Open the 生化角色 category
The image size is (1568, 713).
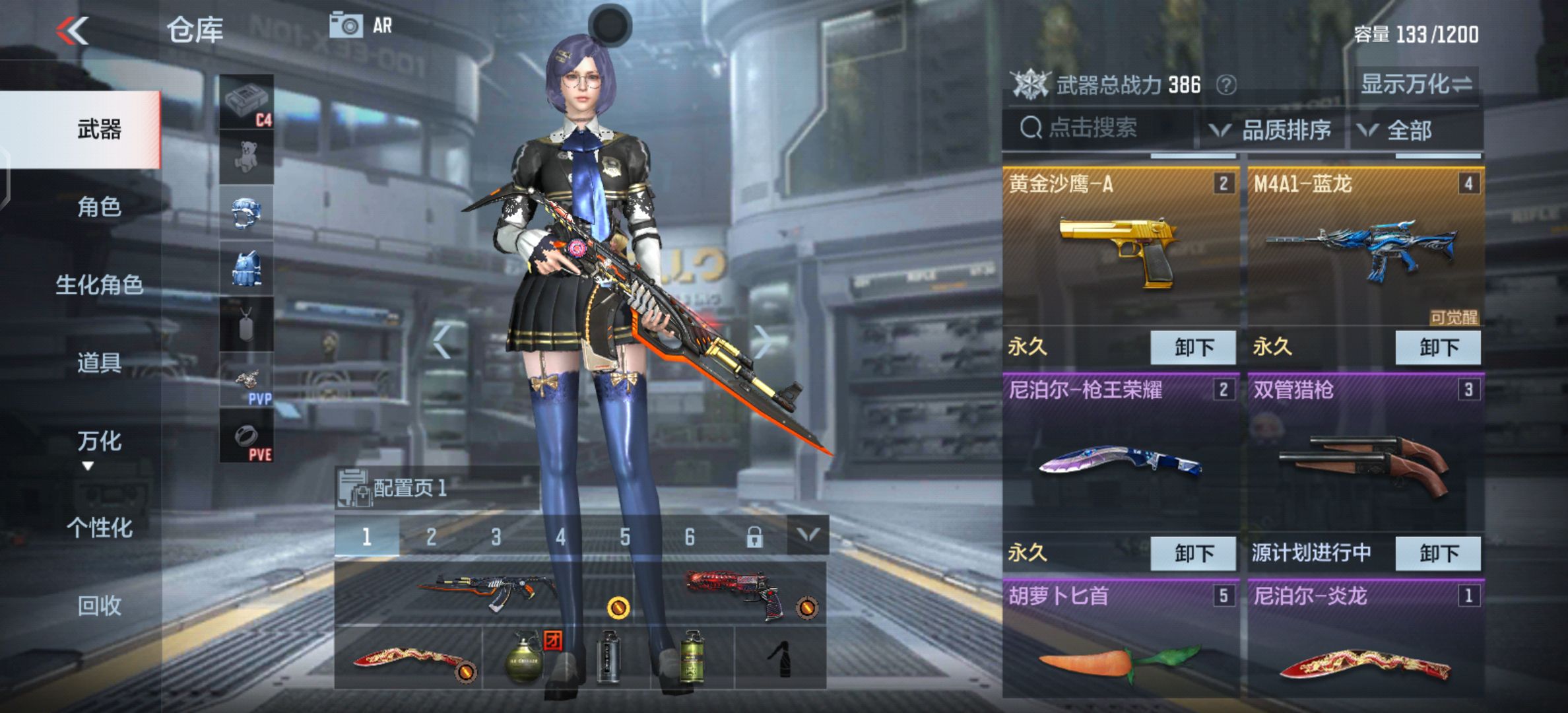pos(99,285)
